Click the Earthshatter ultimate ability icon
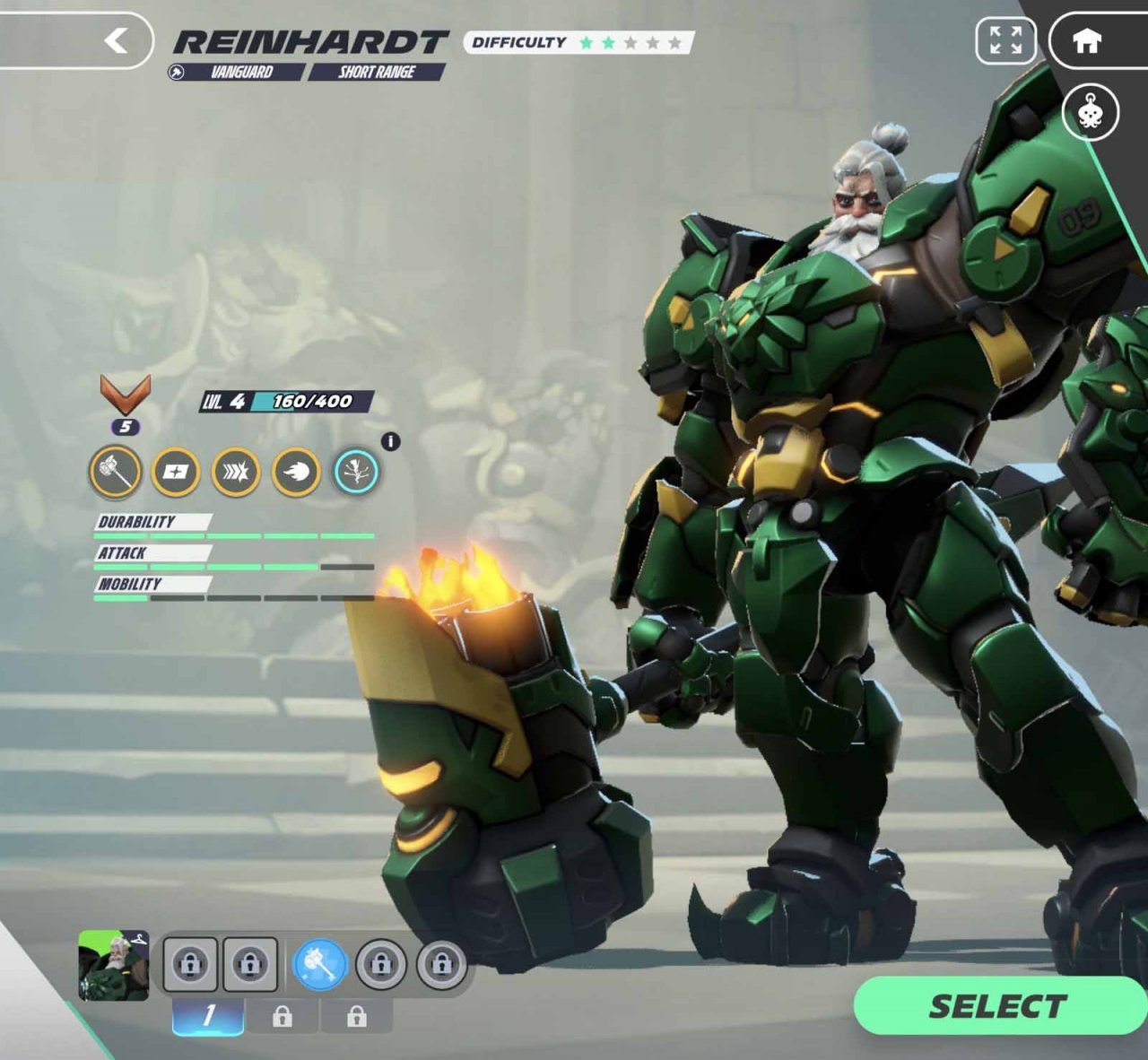 (358, 472)
